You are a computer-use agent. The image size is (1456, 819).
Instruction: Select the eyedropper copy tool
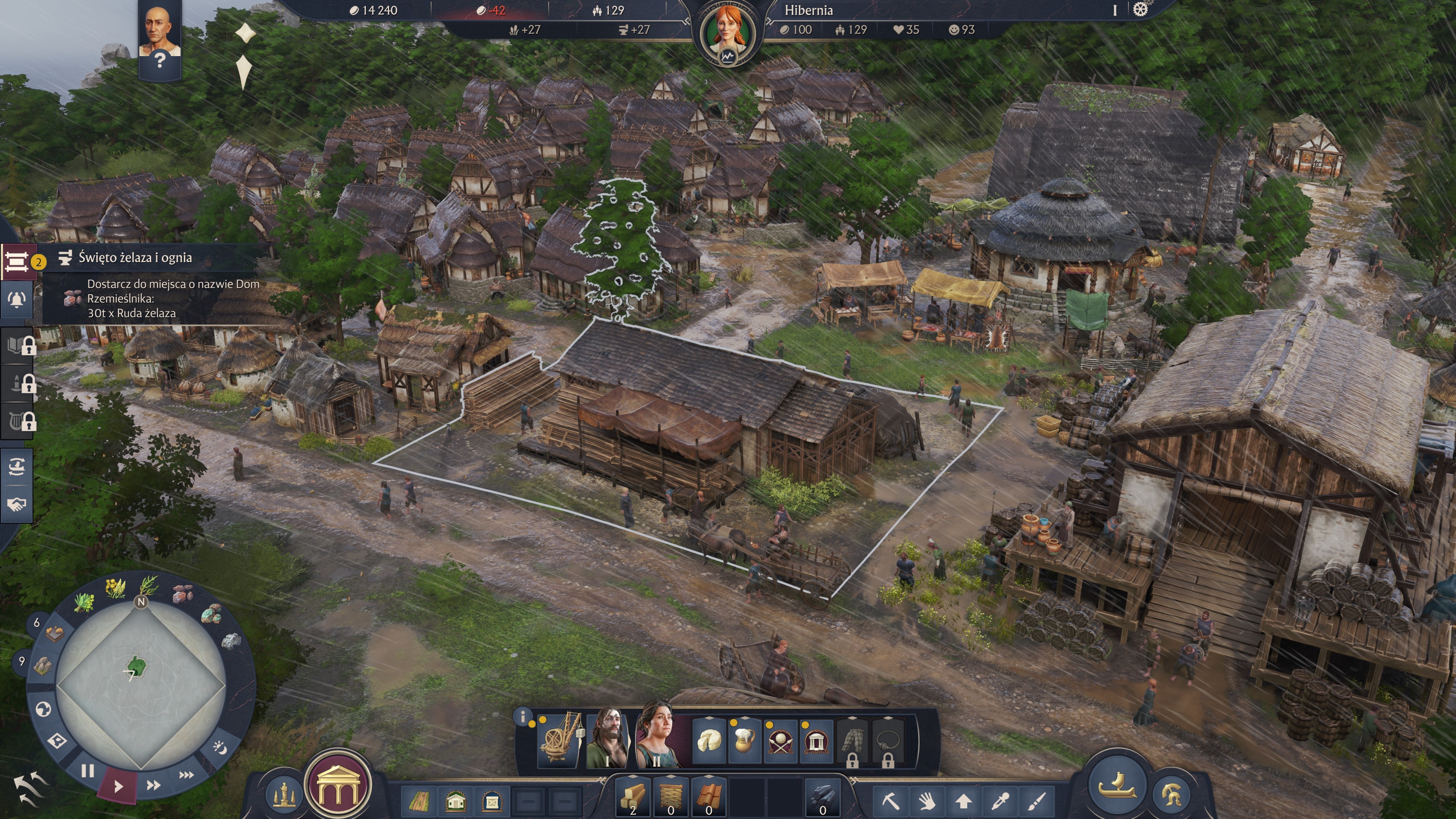tap(1001, 800)
